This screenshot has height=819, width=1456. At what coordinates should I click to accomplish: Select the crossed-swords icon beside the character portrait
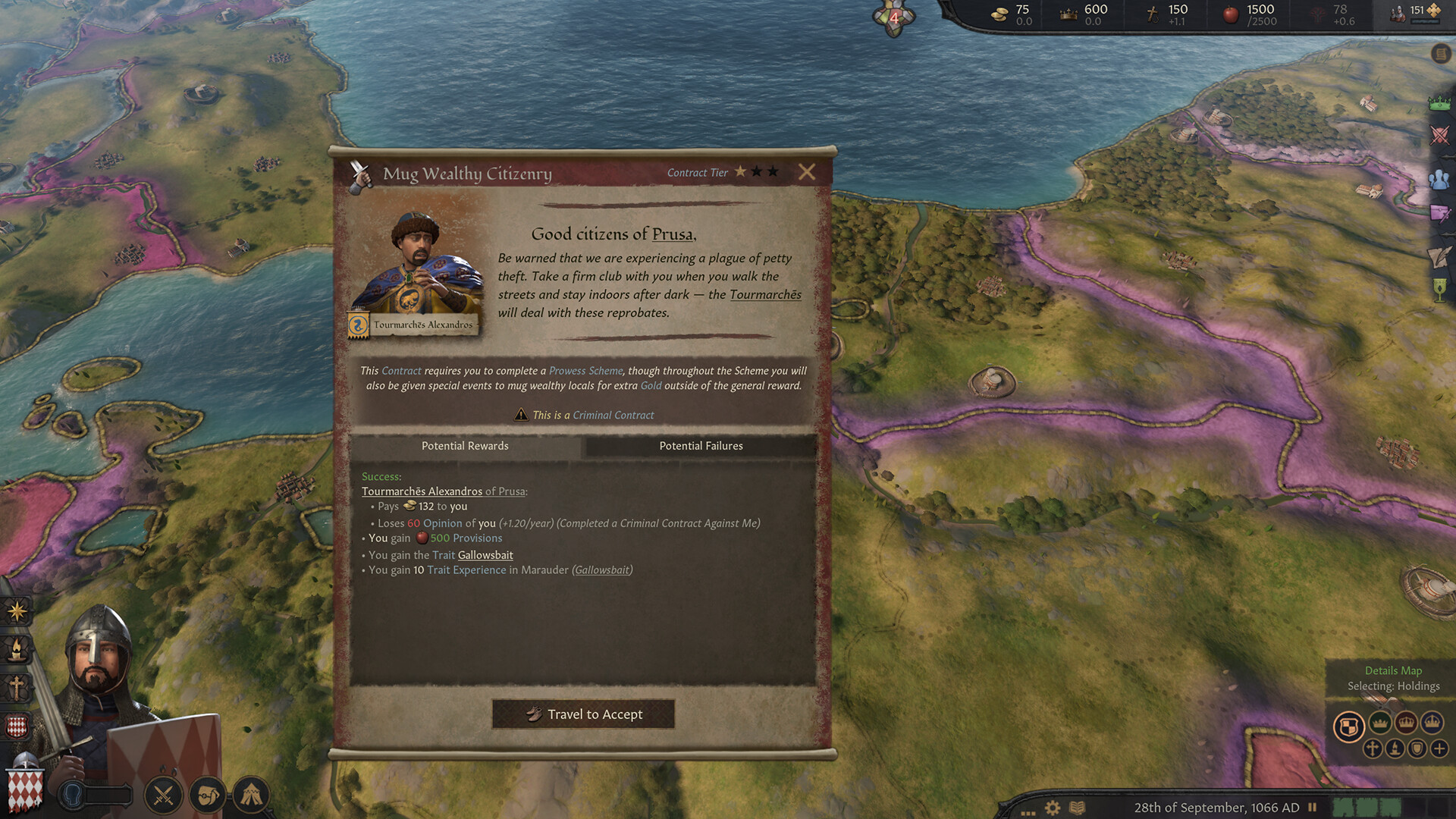click(x=162, y=795)
